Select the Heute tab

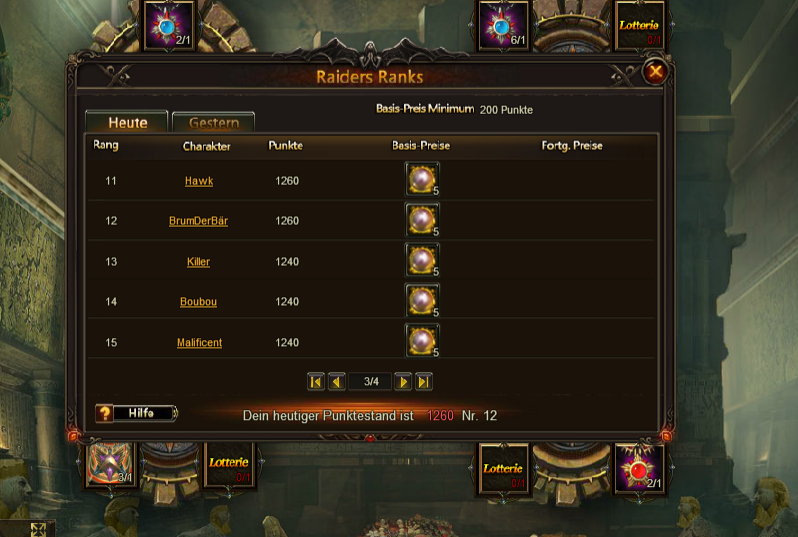pos(128,123)
